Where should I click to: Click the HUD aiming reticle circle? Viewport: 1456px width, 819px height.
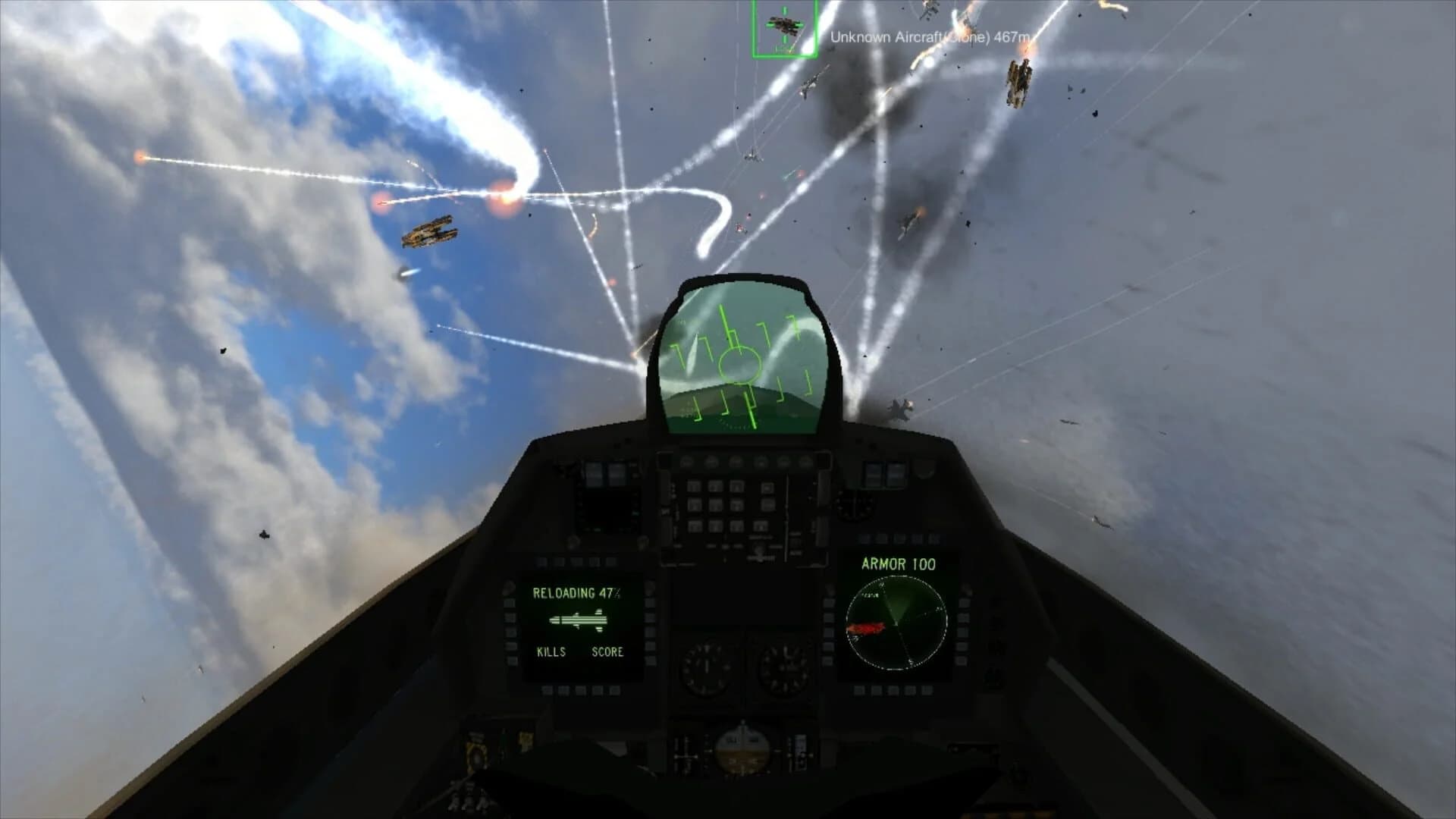740,366
